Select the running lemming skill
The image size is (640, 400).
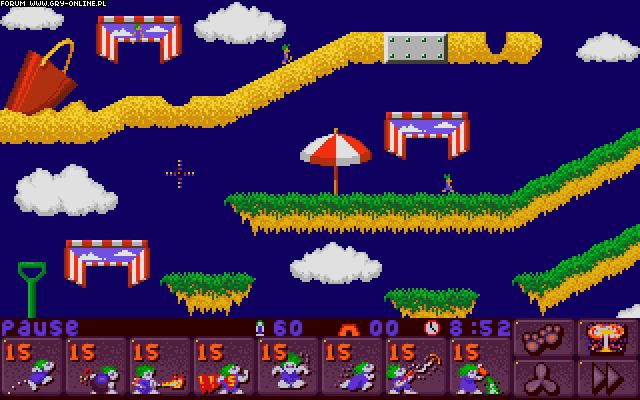pyautogui.click(x=33, y=368)
